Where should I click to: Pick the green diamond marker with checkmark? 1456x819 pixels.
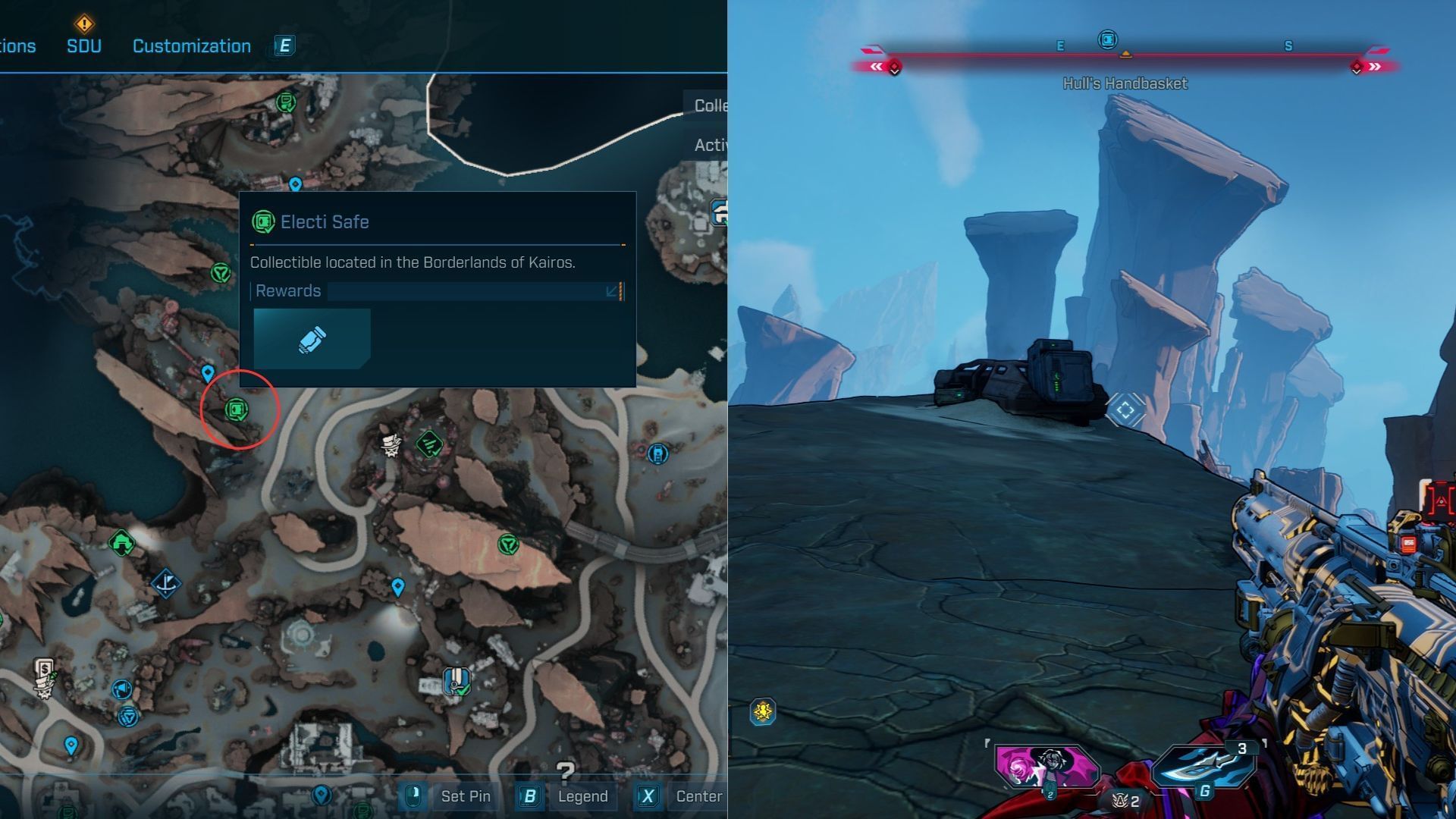click(x=428, y=444)
